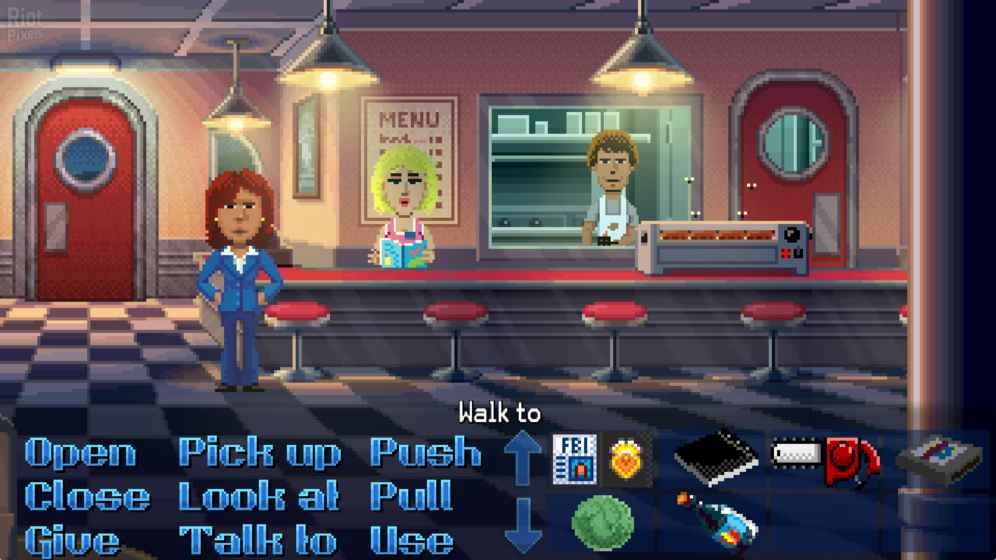Screen dimensions: 996x560
Task: Select the grey game cartridge item
Action: 938,458
